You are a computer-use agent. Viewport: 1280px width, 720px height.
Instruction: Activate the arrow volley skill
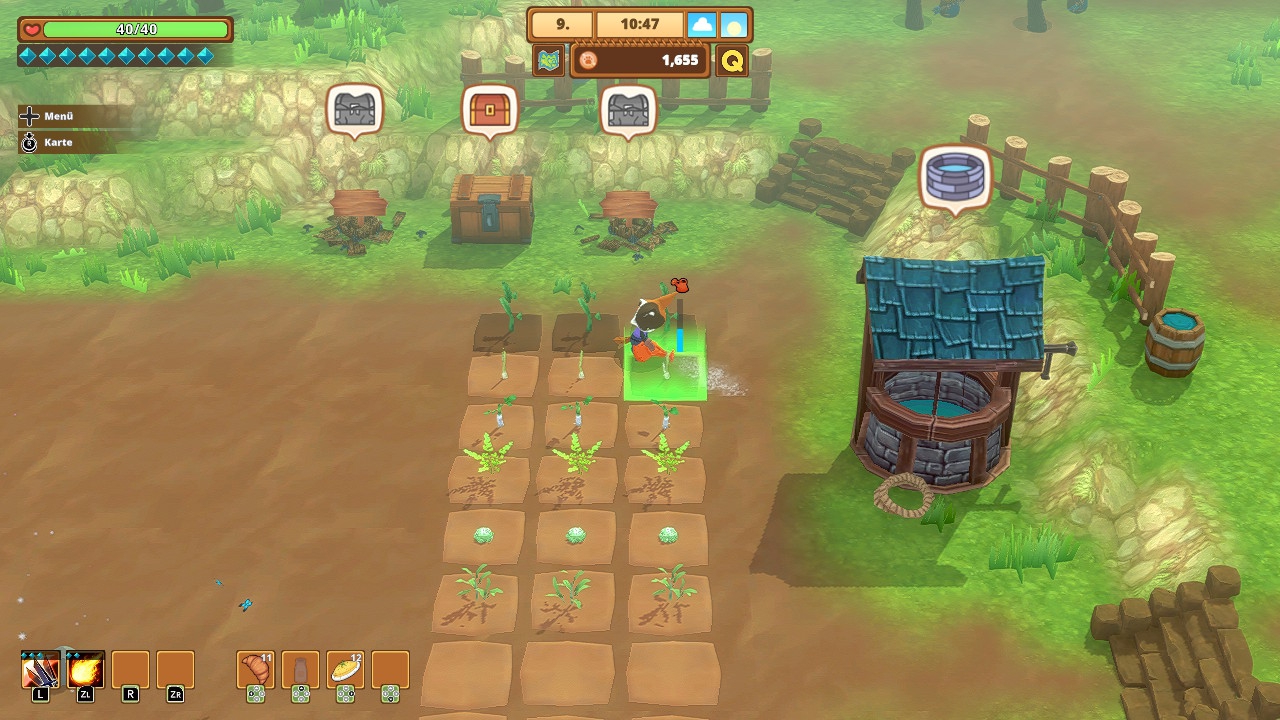pyautogui.click(x=41, y=670)
